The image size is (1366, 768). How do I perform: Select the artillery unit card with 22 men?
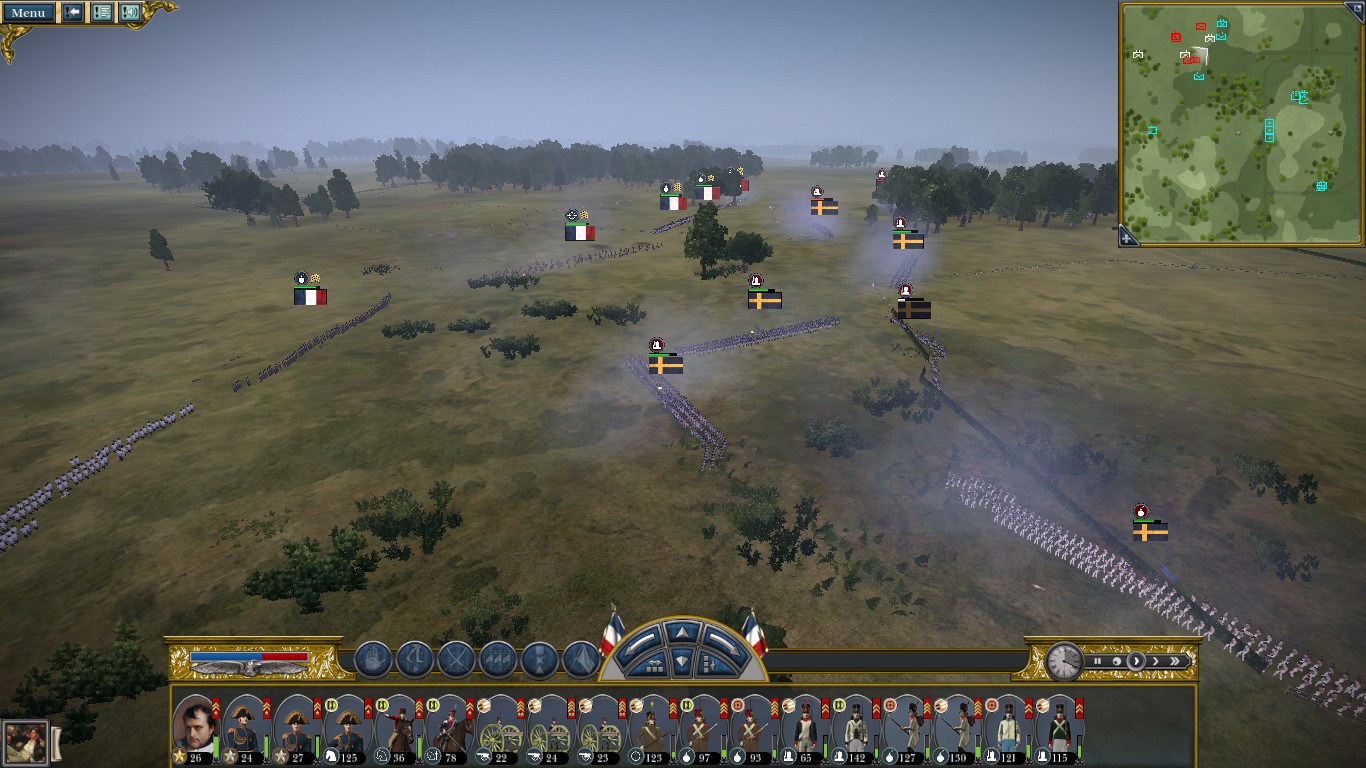click(x=498, y=726)
